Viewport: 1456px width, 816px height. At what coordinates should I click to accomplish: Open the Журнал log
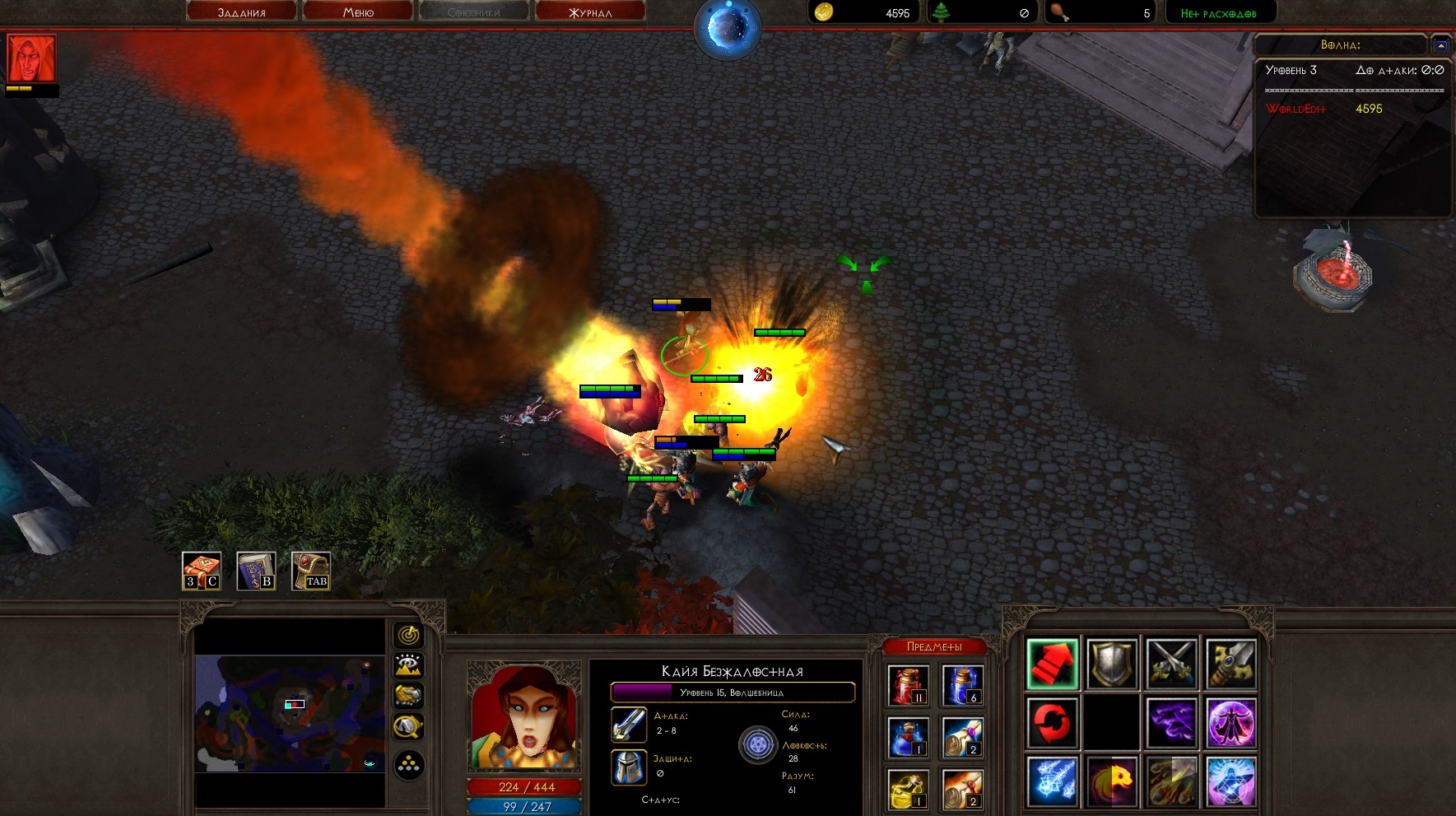pos(590,12)
